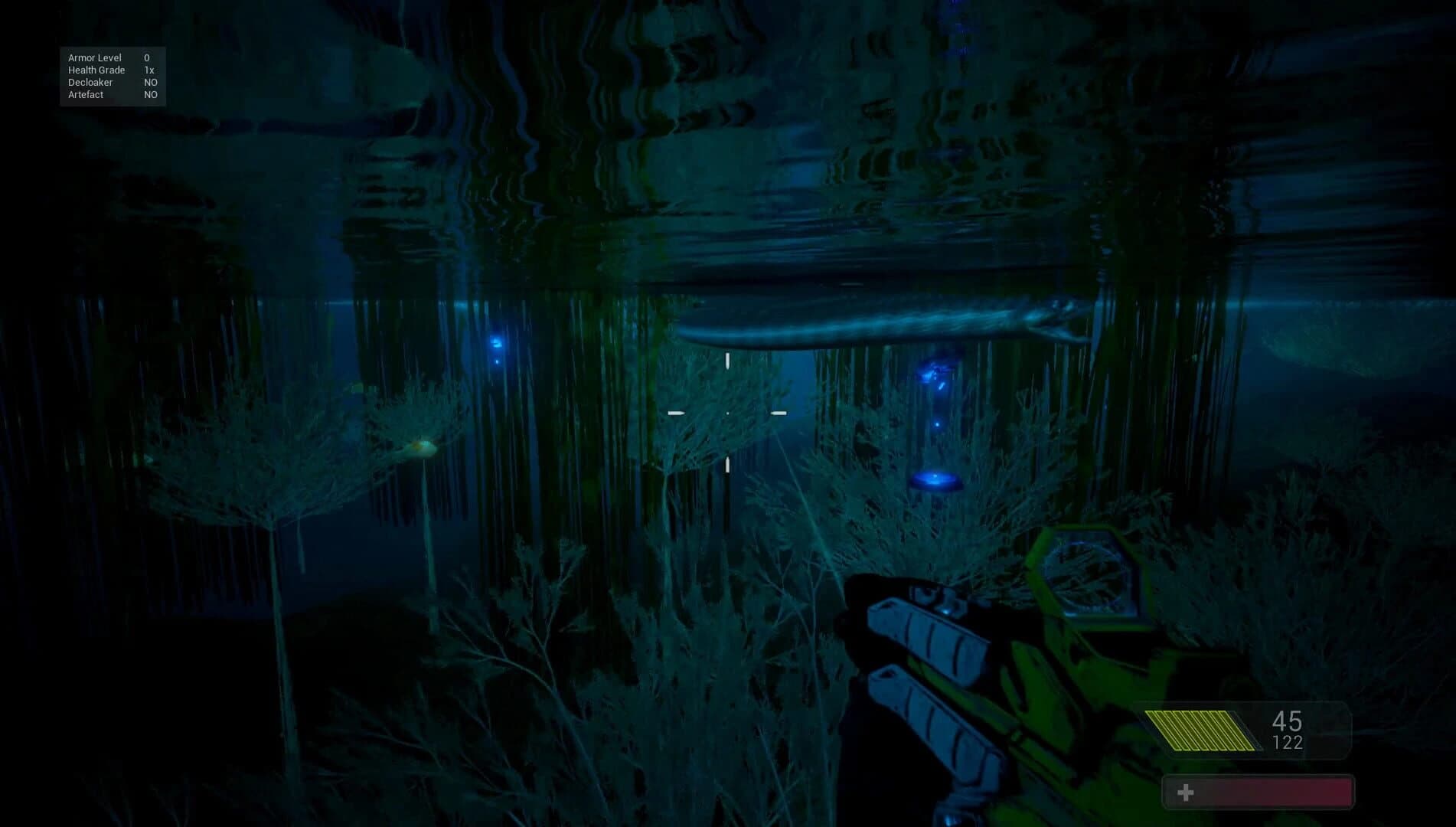Click the orange fish near the coral tree
The width and height of the screenshot is (1456, 827).
click(x=416, y=446)
